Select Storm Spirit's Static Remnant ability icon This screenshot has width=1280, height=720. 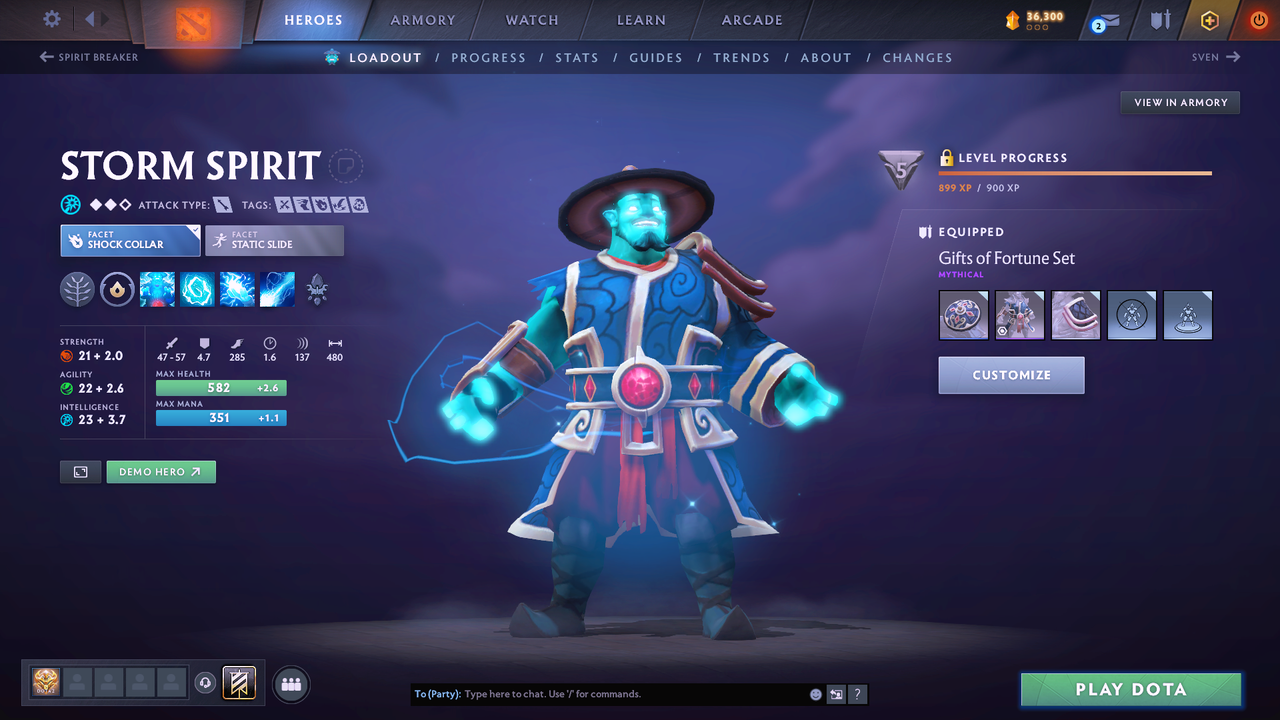tap(157, 289)
